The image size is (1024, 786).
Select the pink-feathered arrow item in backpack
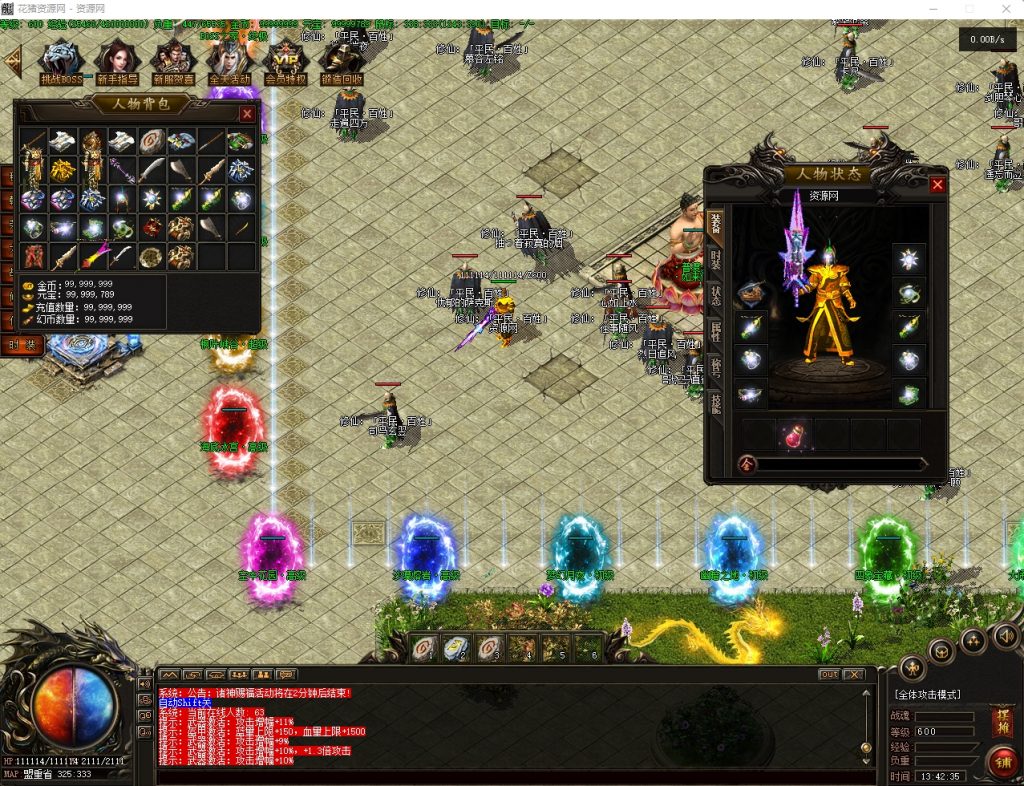pyautogui.click(x=93, y=256)
